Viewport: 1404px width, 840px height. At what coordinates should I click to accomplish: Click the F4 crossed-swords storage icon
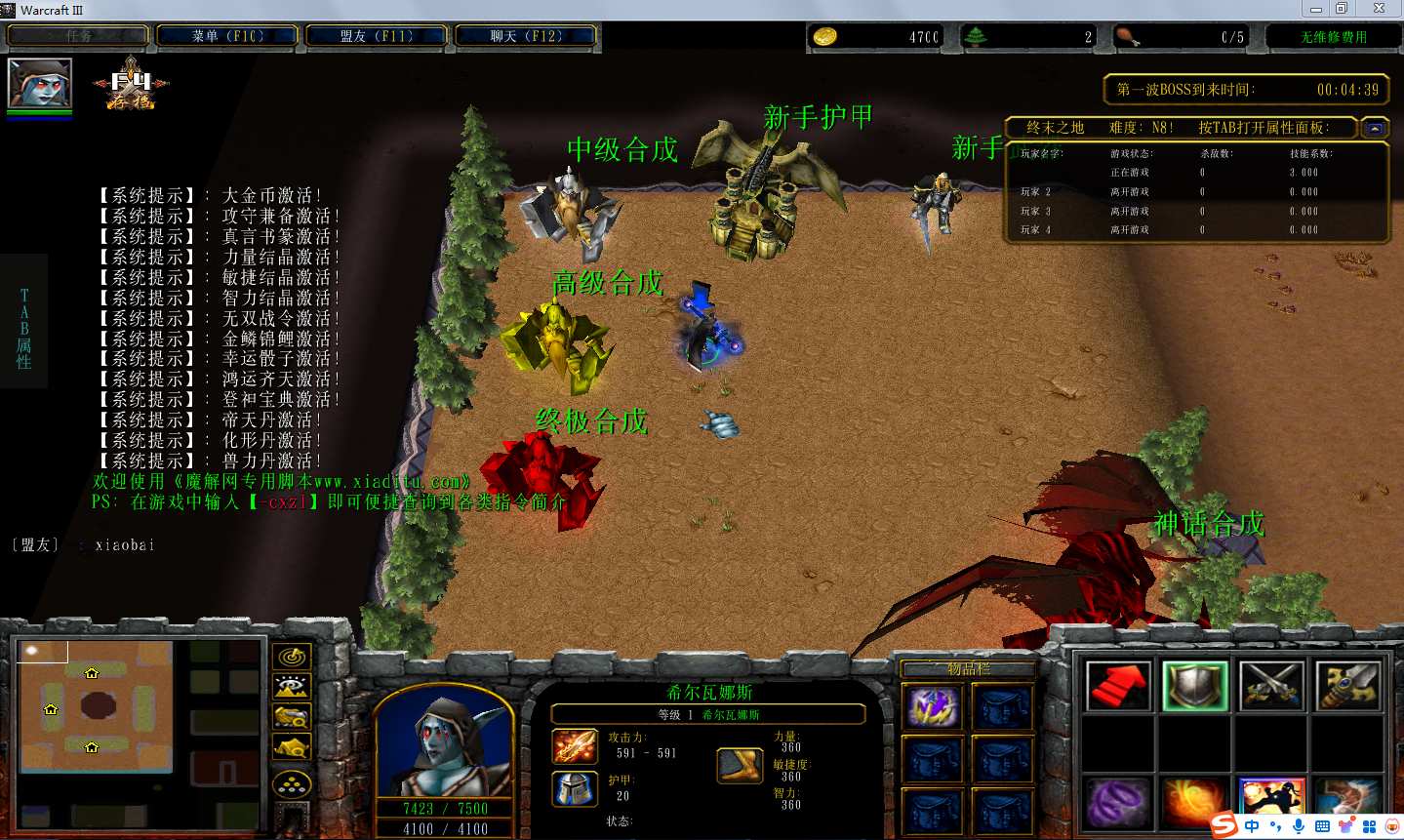click(131, 84)
